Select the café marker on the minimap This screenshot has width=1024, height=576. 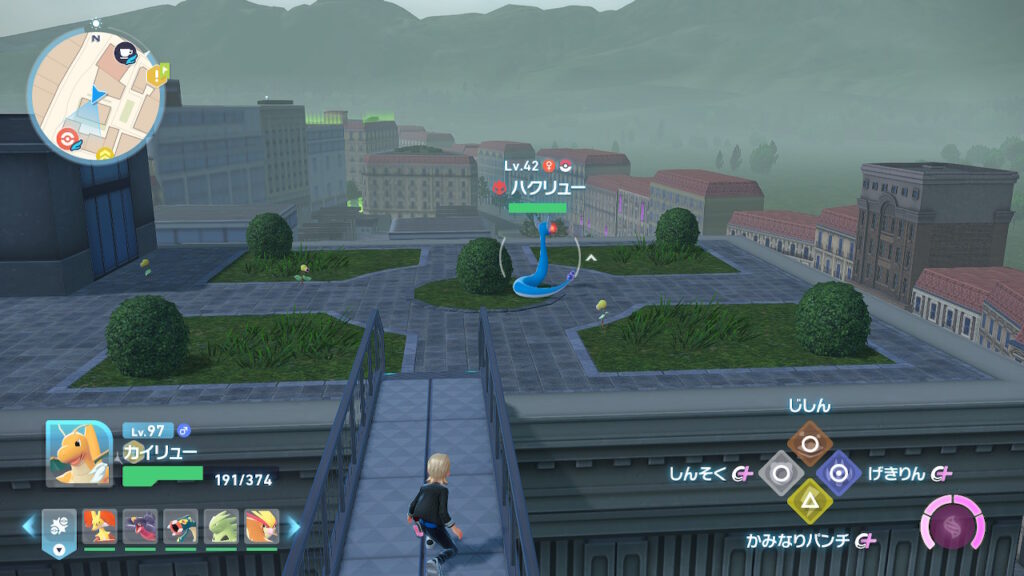(125, 52)
